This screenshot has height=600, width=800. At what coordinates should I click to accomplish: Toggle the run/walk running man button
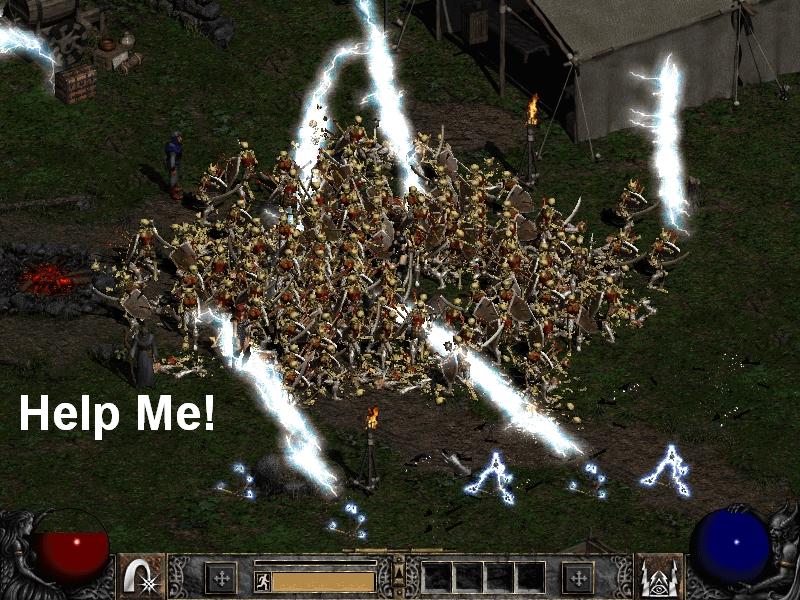(263, 581)
